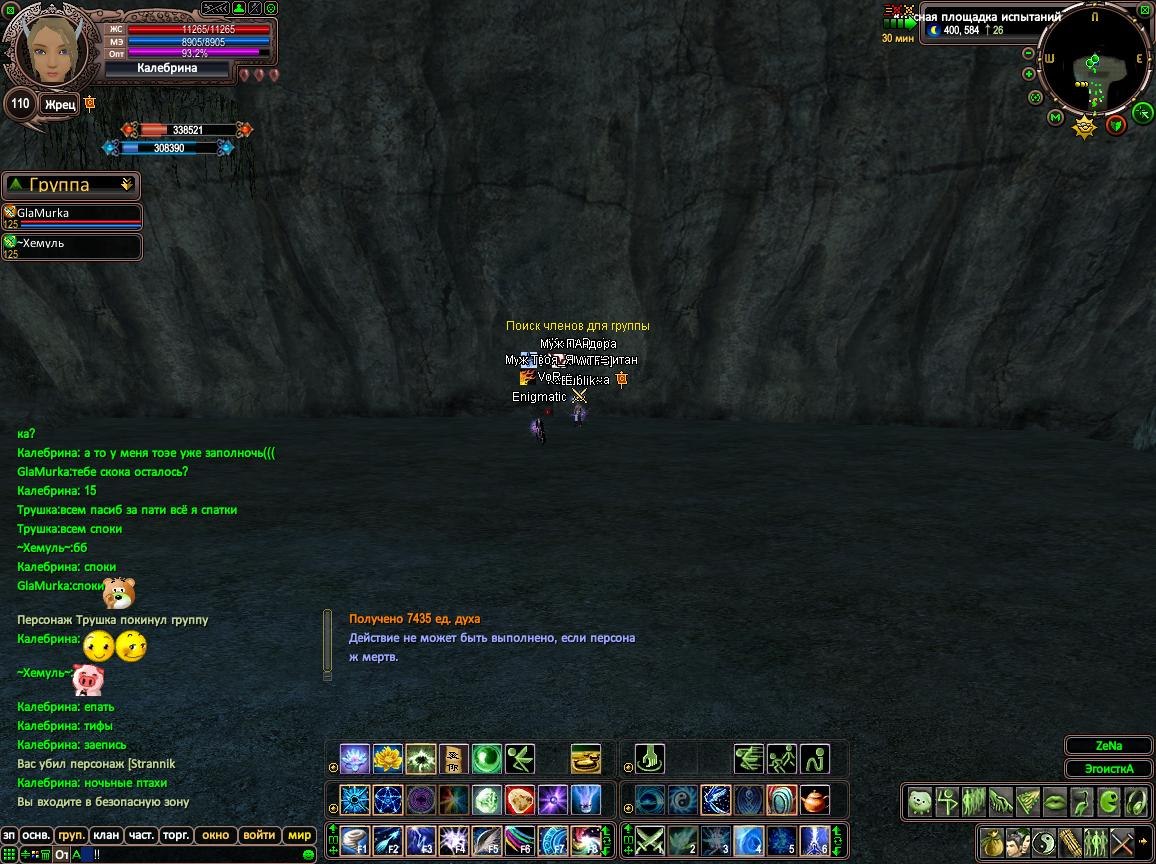
Task: Select the ЭгоисткА target button
Action: (x=1108, y=769)
